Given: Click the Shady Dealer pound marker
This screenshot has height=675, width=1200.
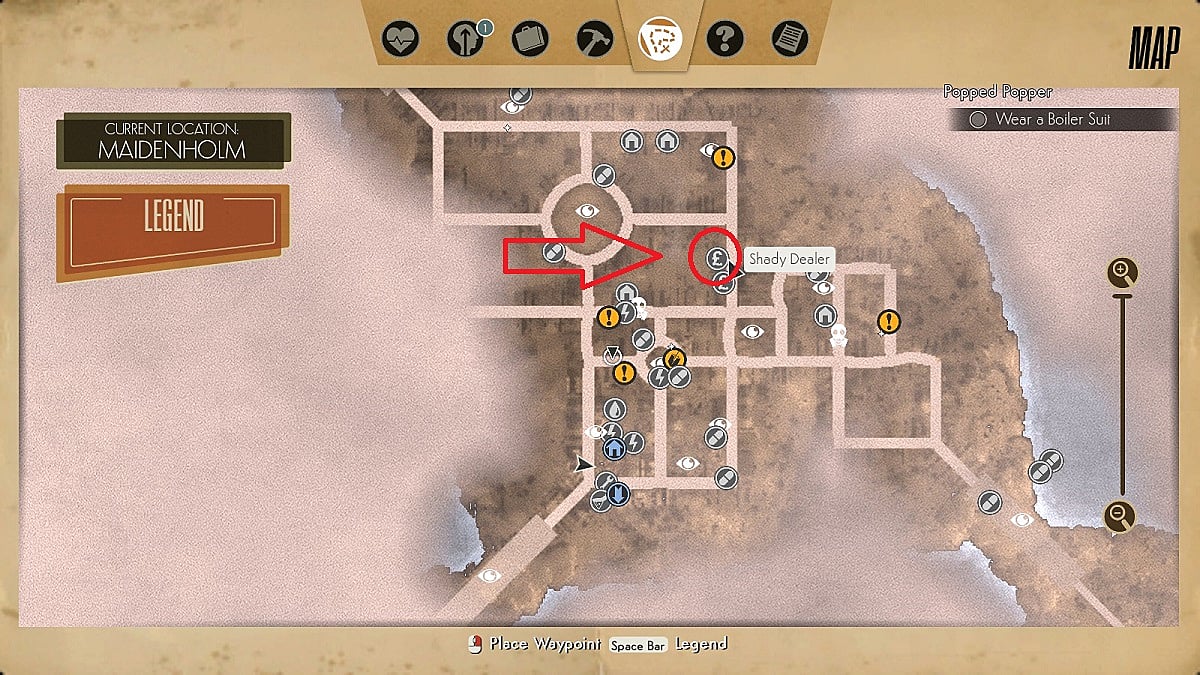Looking at the screenshot, I should click(716, 258).
